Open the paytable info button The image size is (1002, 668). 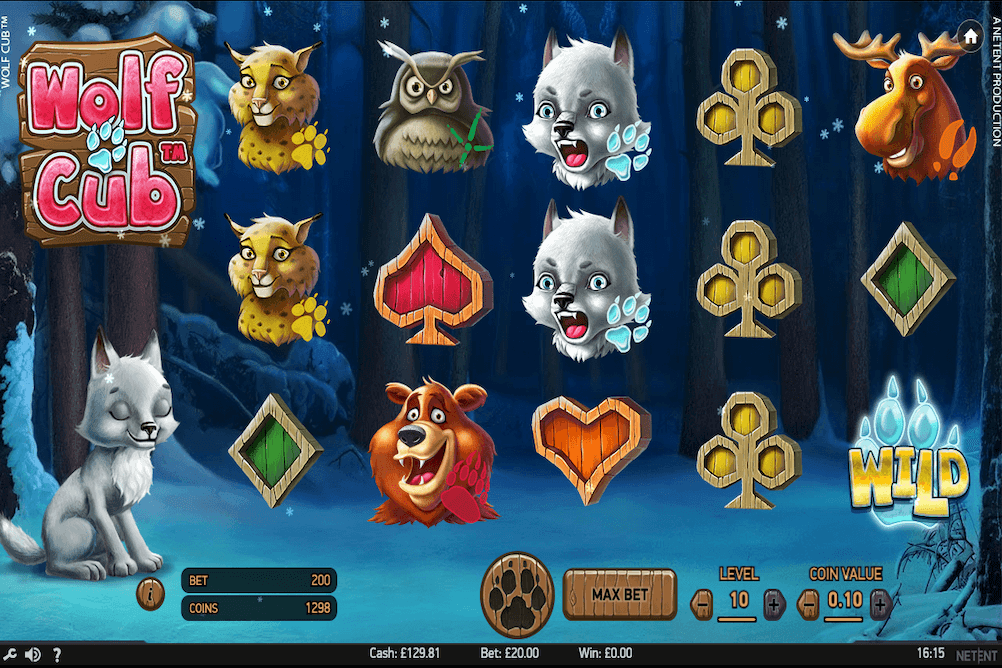tap(150, 594)
